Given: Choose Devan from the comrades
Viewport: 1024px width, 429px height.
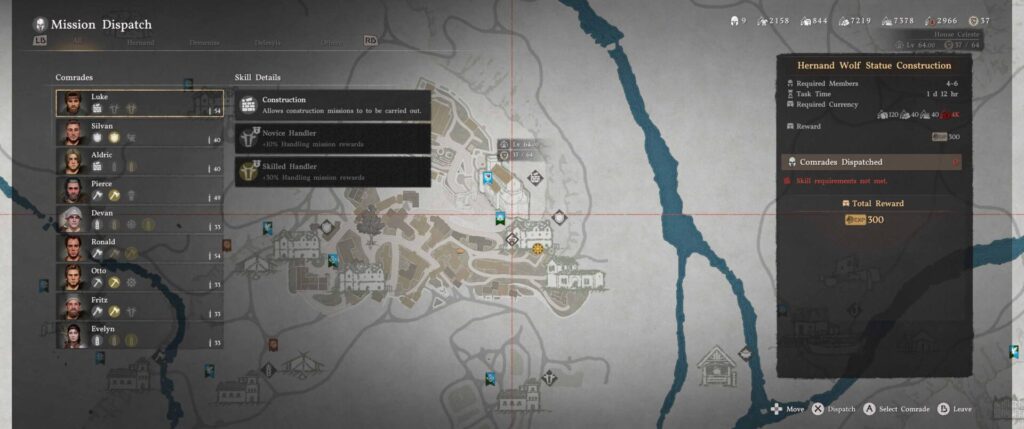Looking at the screenshot, I should click(139, 219).
